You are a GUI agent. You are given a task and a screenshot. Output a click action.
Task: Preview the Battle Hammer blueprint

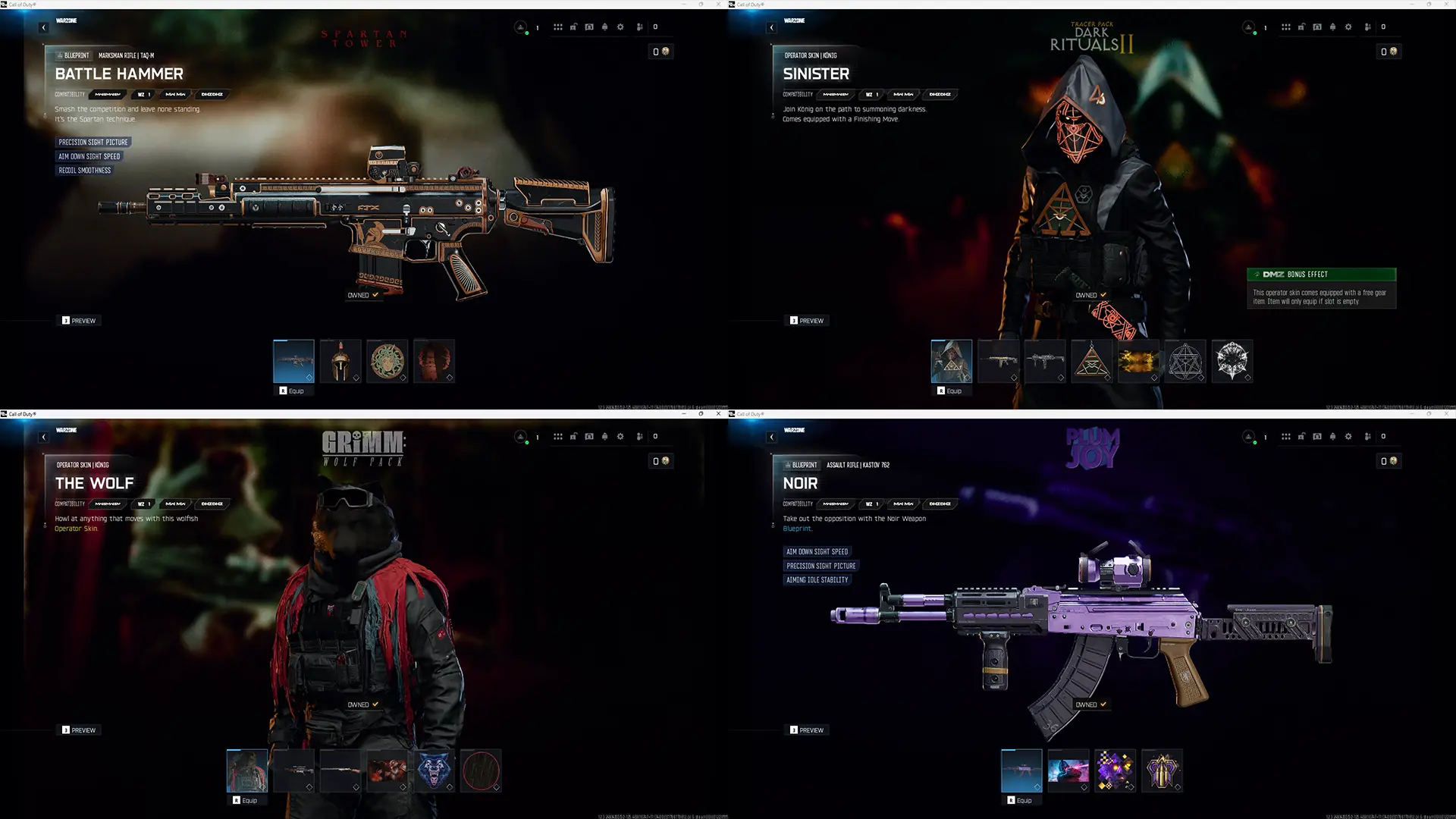(80, 320)
